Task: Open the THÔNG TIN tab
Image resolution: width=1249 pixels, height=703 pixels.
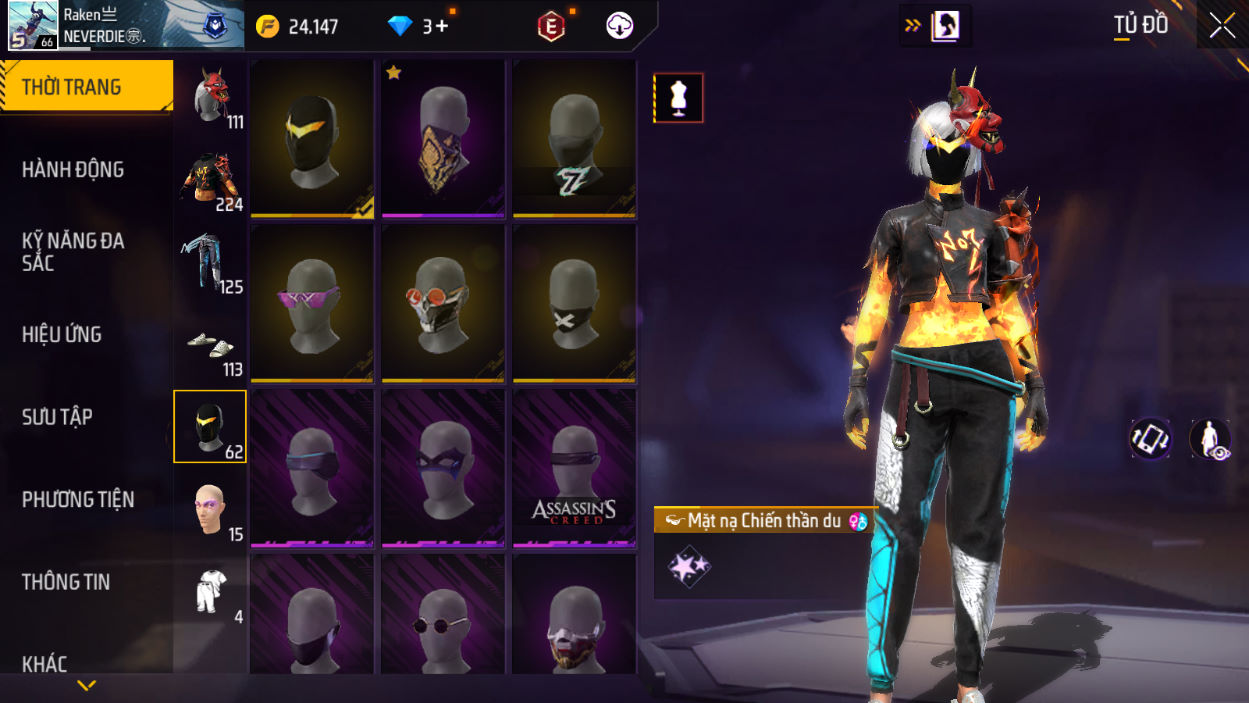Action: 66,582
